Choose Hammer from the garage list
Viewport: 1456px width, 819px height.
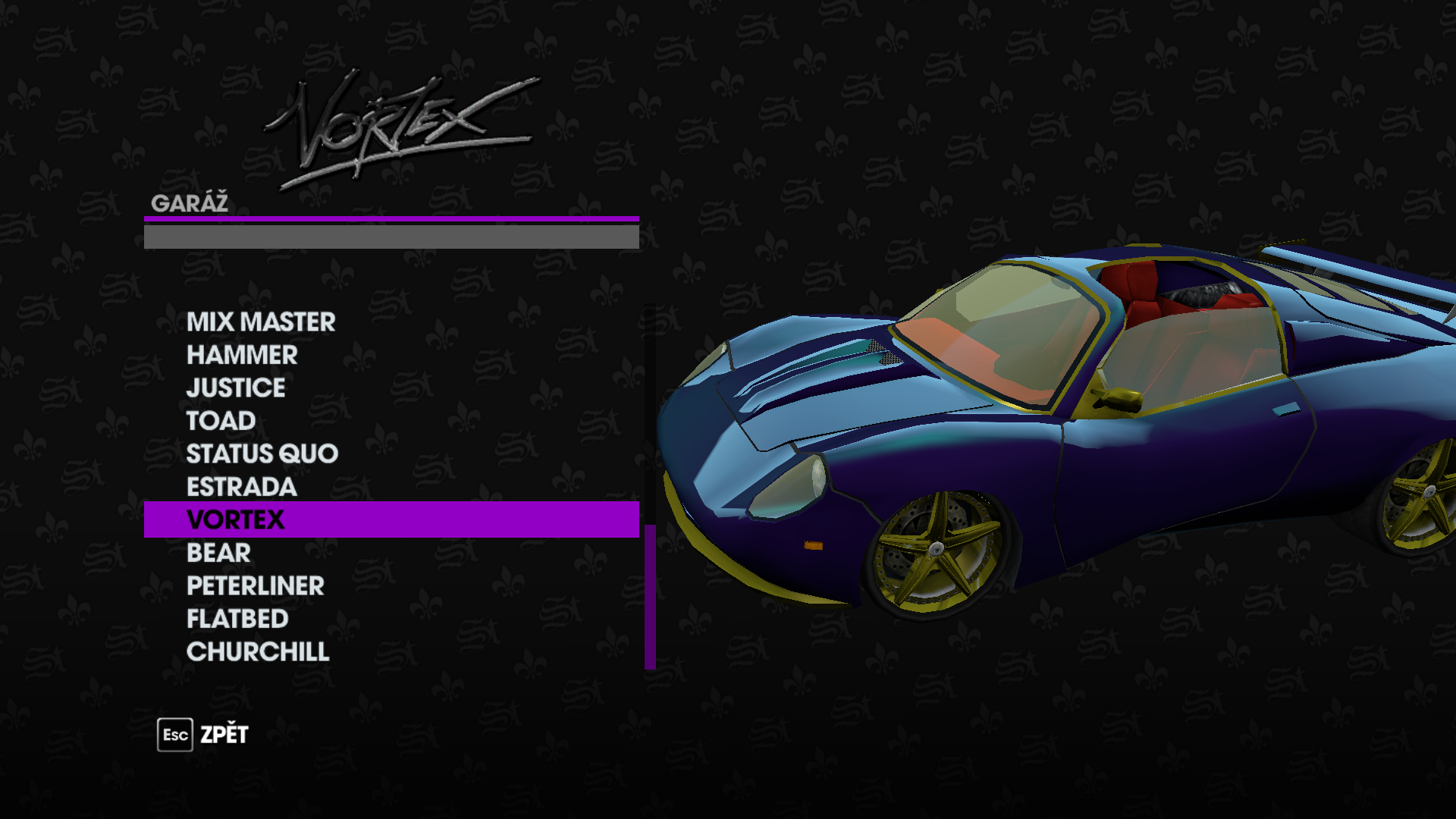pos(242,355)
